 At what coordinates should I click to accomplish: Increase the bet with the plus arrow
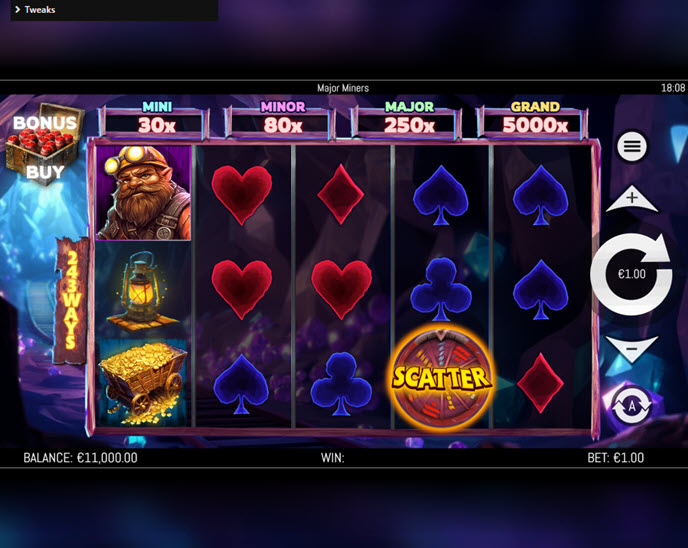pyautogui.click(x=631, y=199)
